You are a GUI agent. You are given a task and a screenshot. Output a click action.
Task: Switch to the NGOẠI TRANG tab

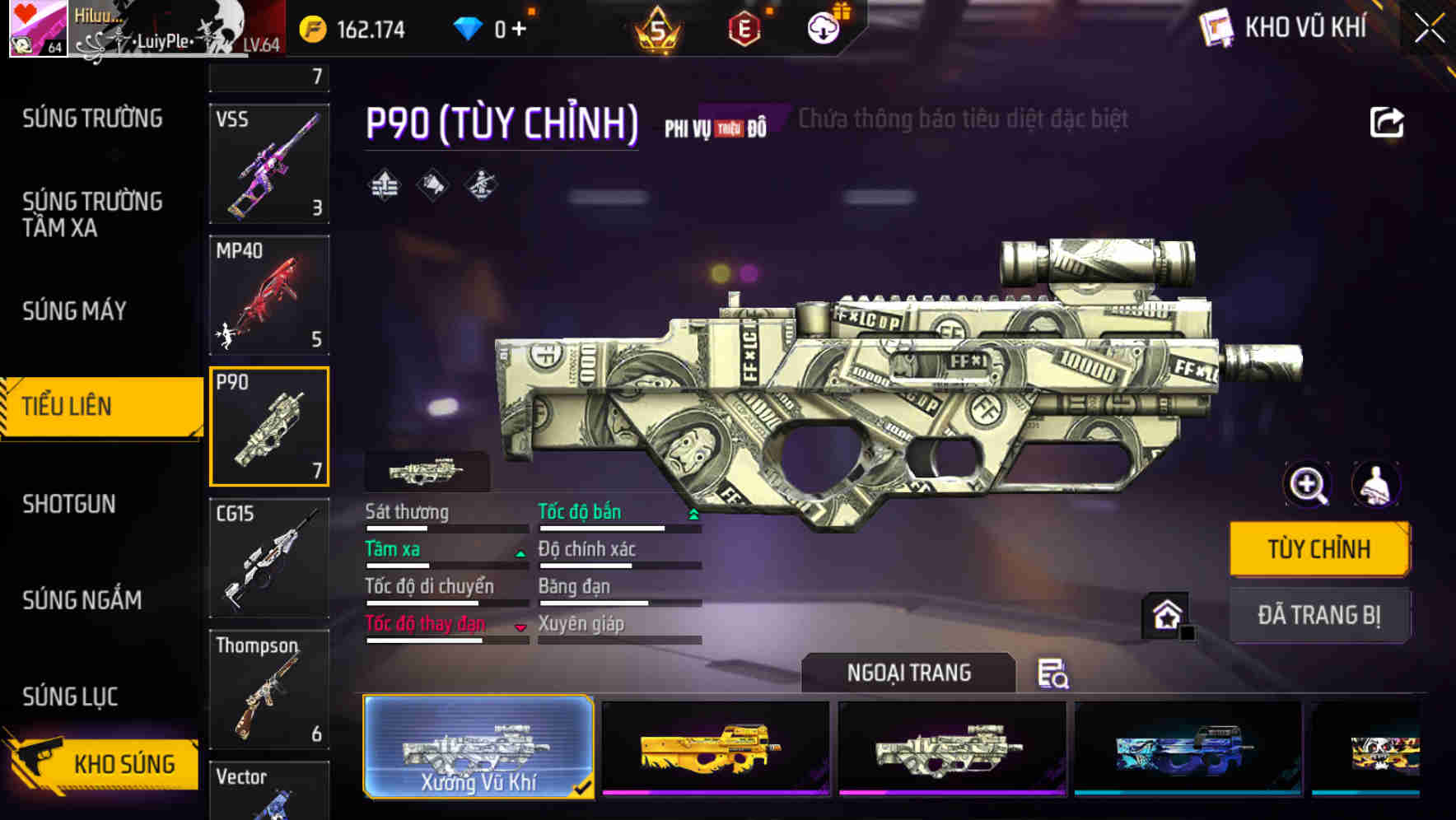[x=909, y=673]
